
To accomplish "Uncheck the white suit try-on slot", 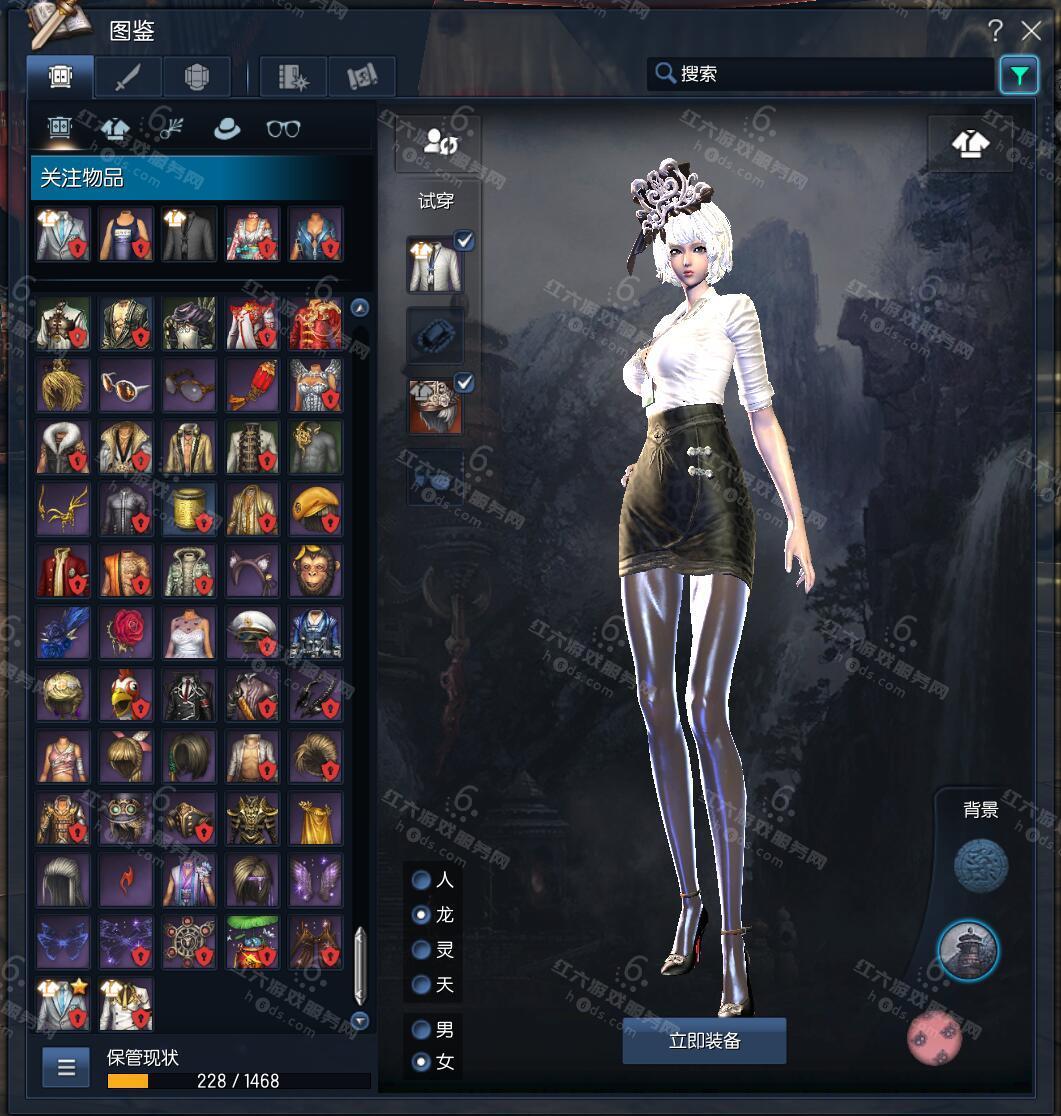I will click(464, 240).
